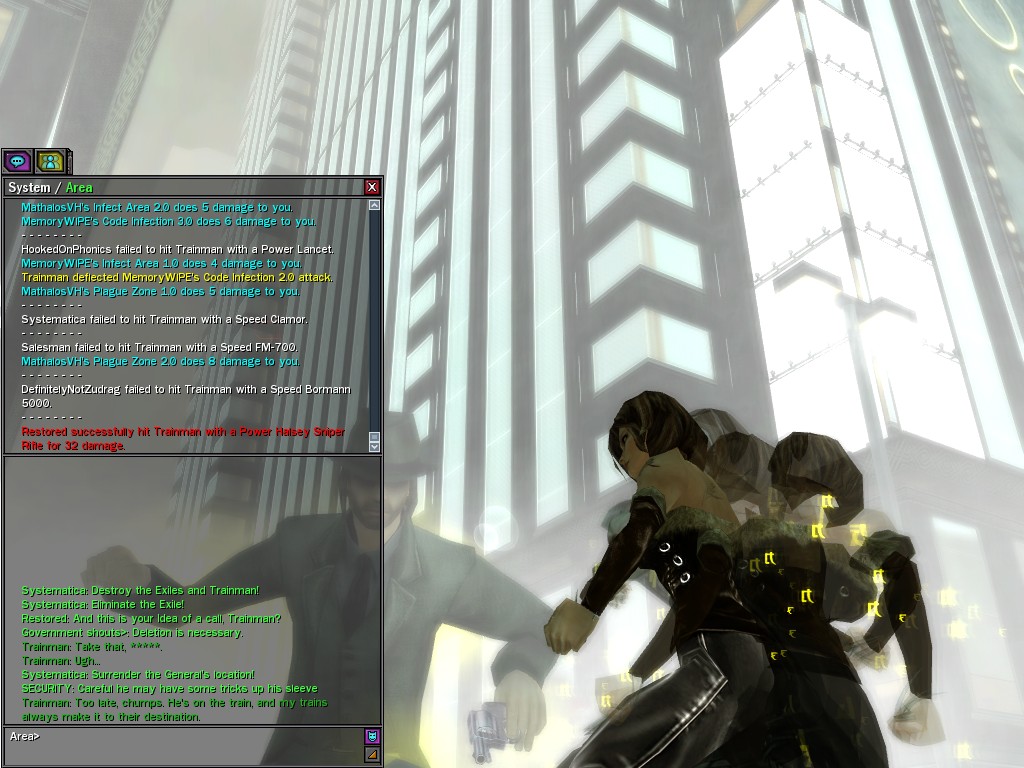Open the purple mask emote button
1024x768 pixels.
[x=372, y=737]
